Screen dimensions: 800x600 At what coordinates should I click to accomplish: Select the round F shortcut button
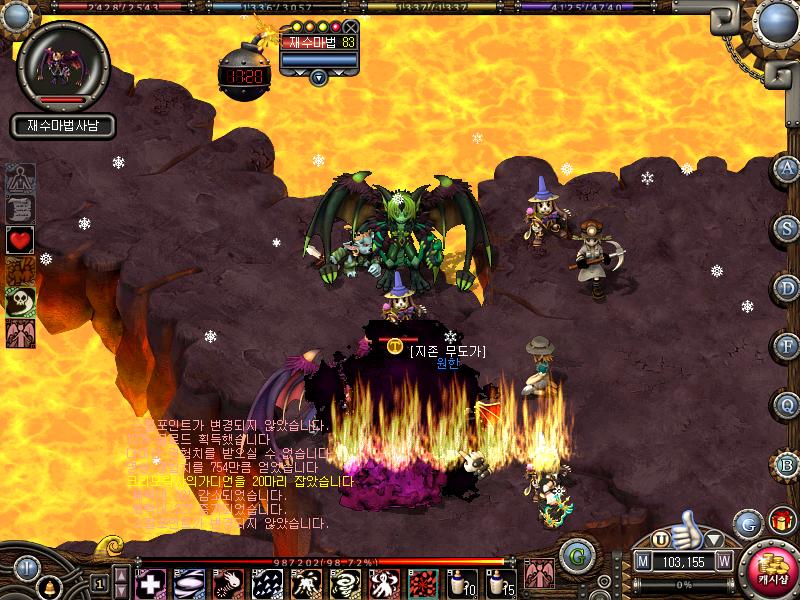[x=787, y=346]
